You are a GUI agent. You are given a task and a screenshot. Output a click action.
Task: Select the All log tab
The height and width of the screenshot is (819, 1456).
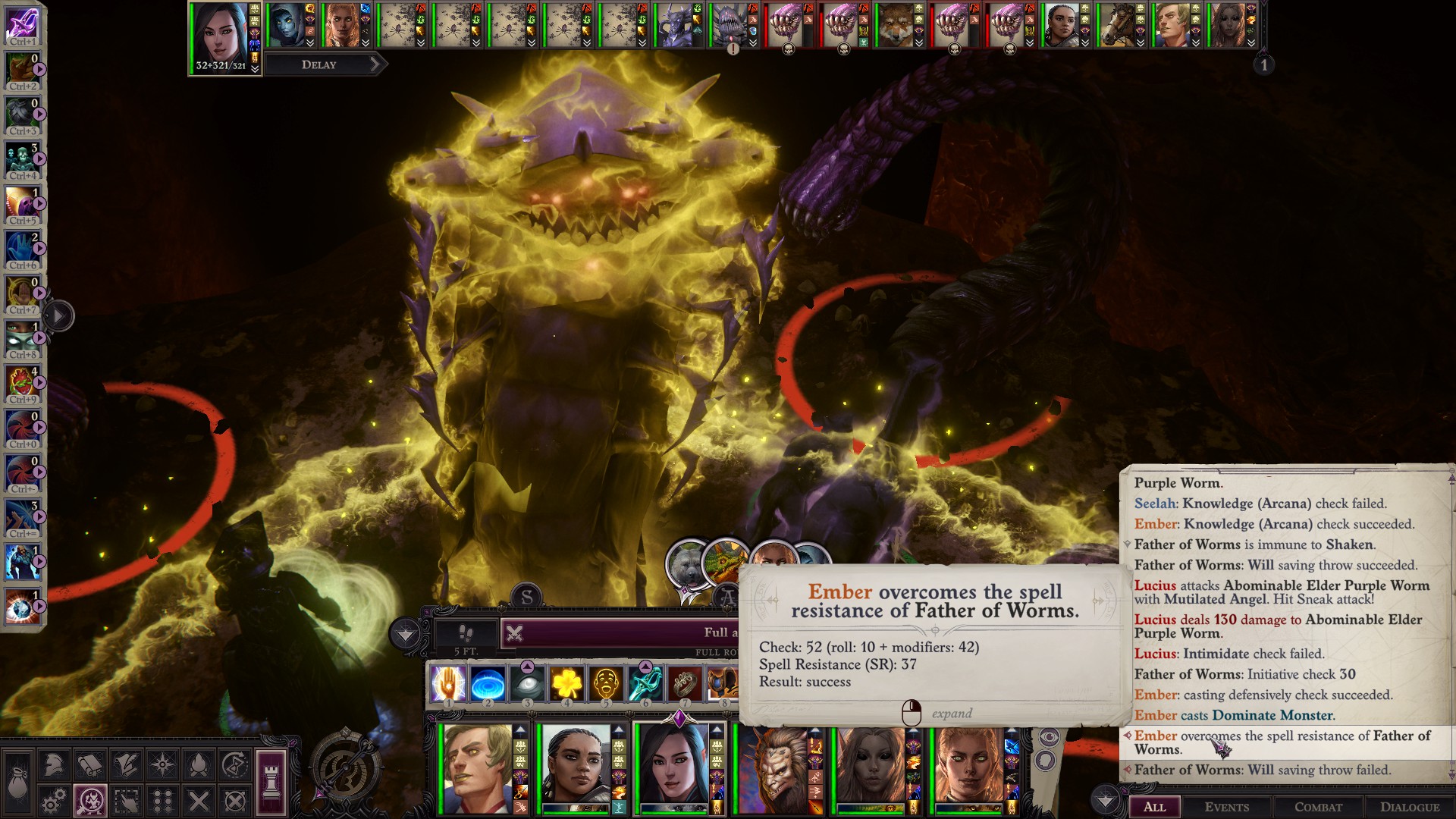click(x=1154, y=807)
